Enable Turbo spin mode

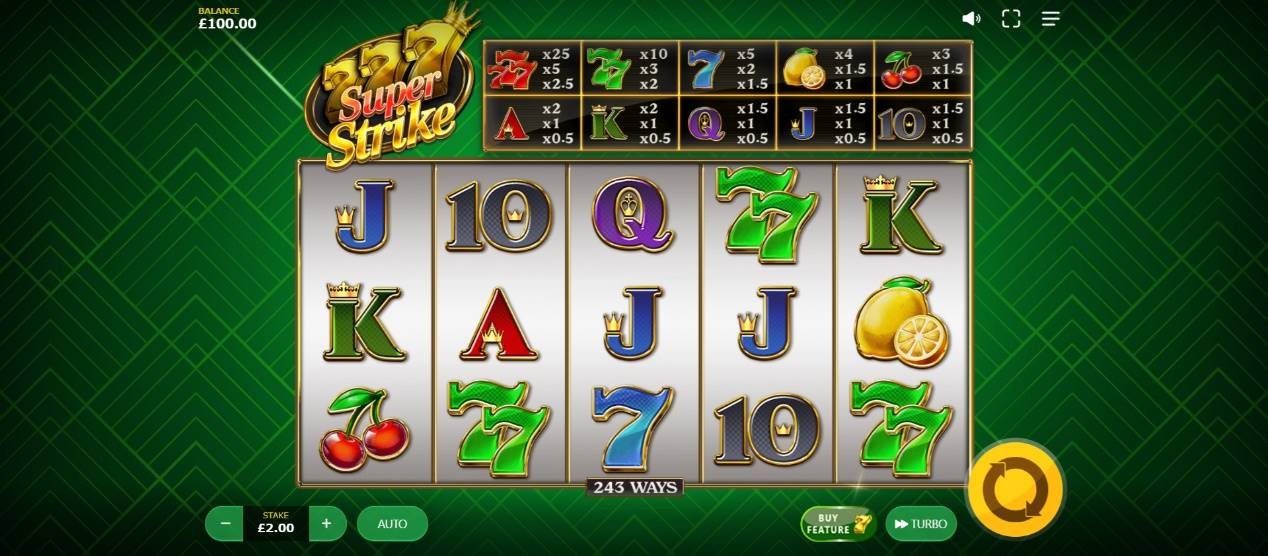920,523
